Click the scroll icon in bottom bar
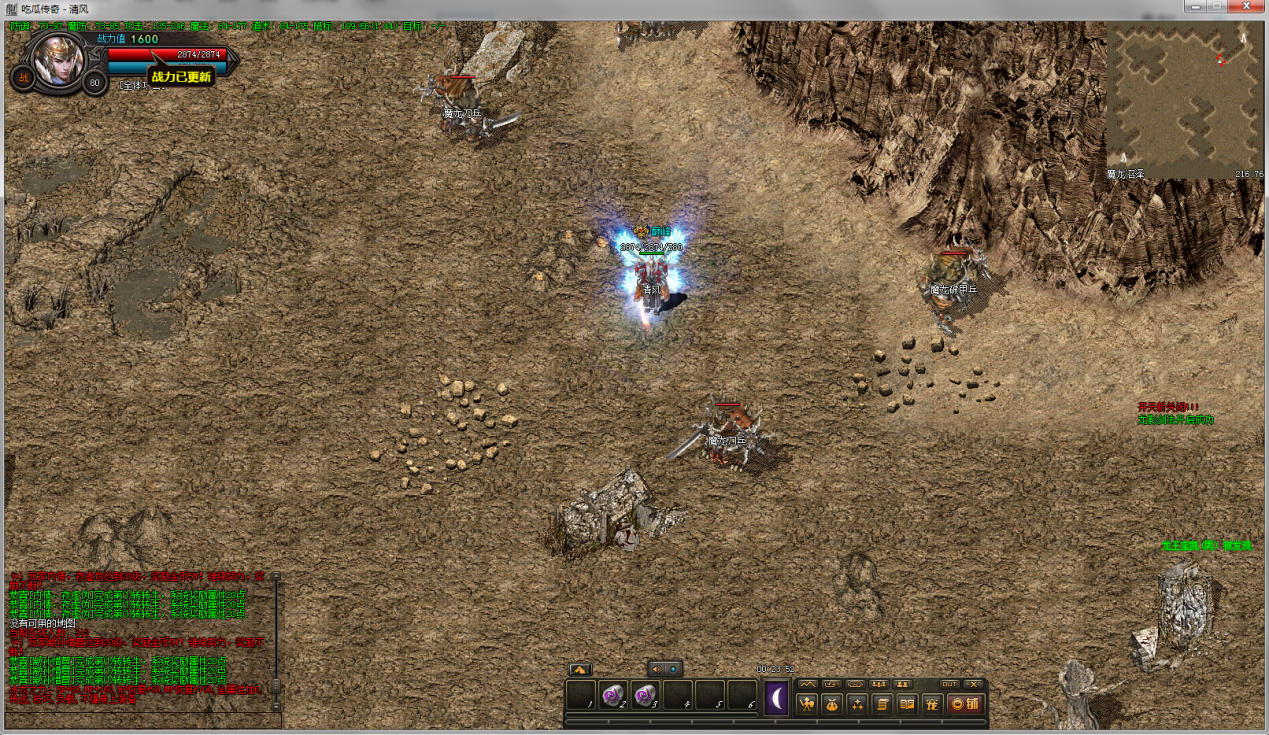The width and height of the screenshot is (1269, 735). pos(882,704)
